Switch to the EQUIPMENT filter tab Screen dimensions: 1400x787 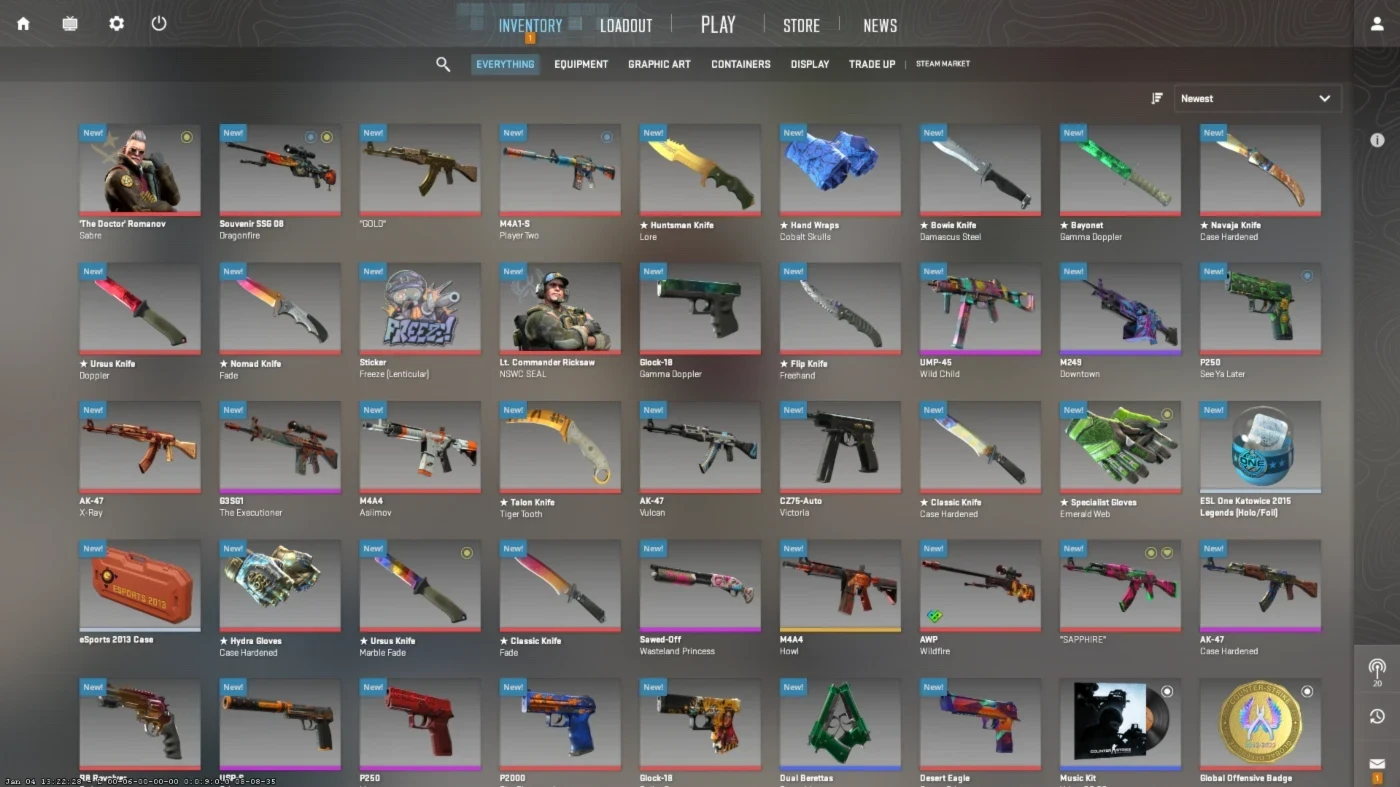point(581,63)
